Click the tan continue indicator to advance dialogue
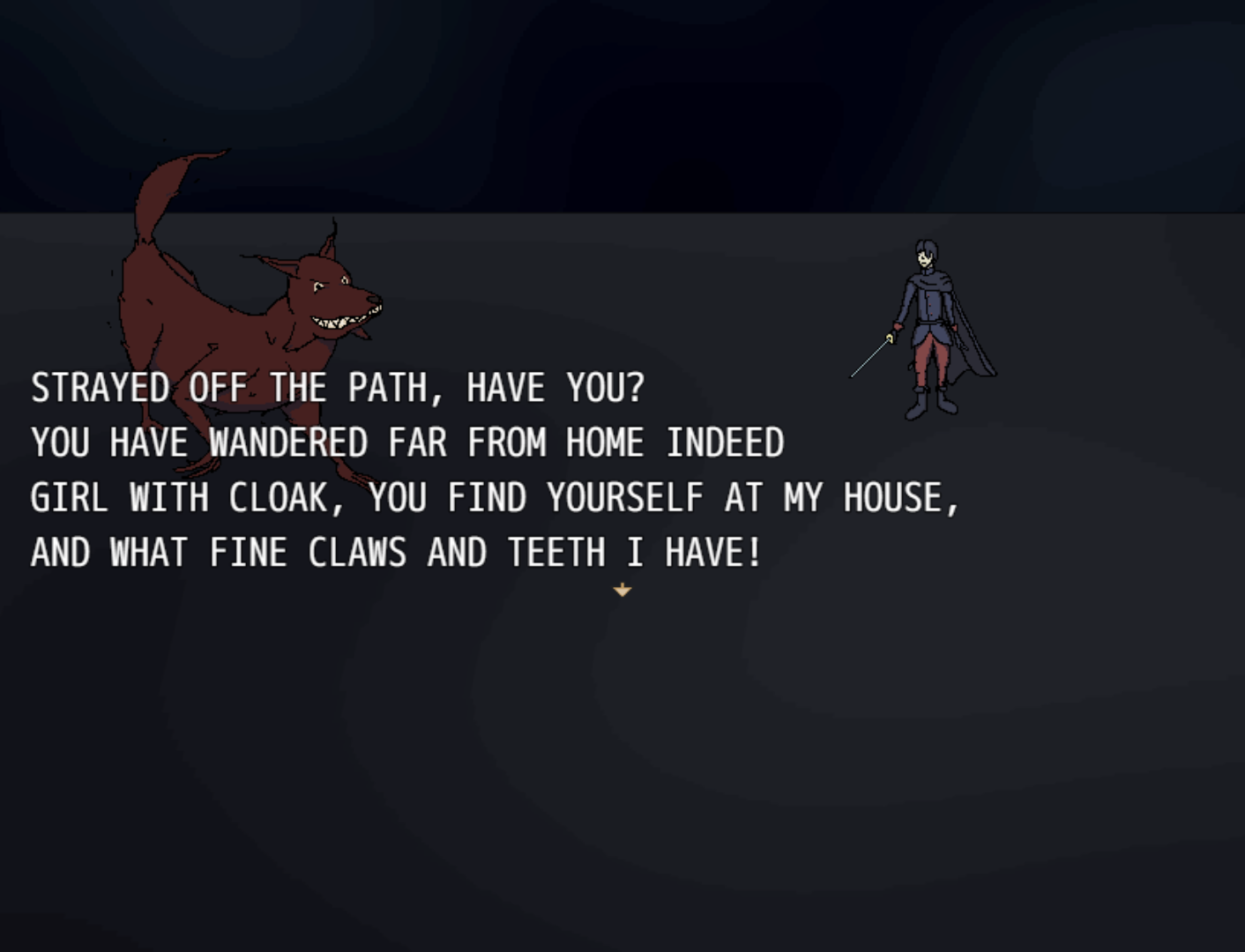The width and height of the screenshot is (1245, 952). click(x=623, y=589)
